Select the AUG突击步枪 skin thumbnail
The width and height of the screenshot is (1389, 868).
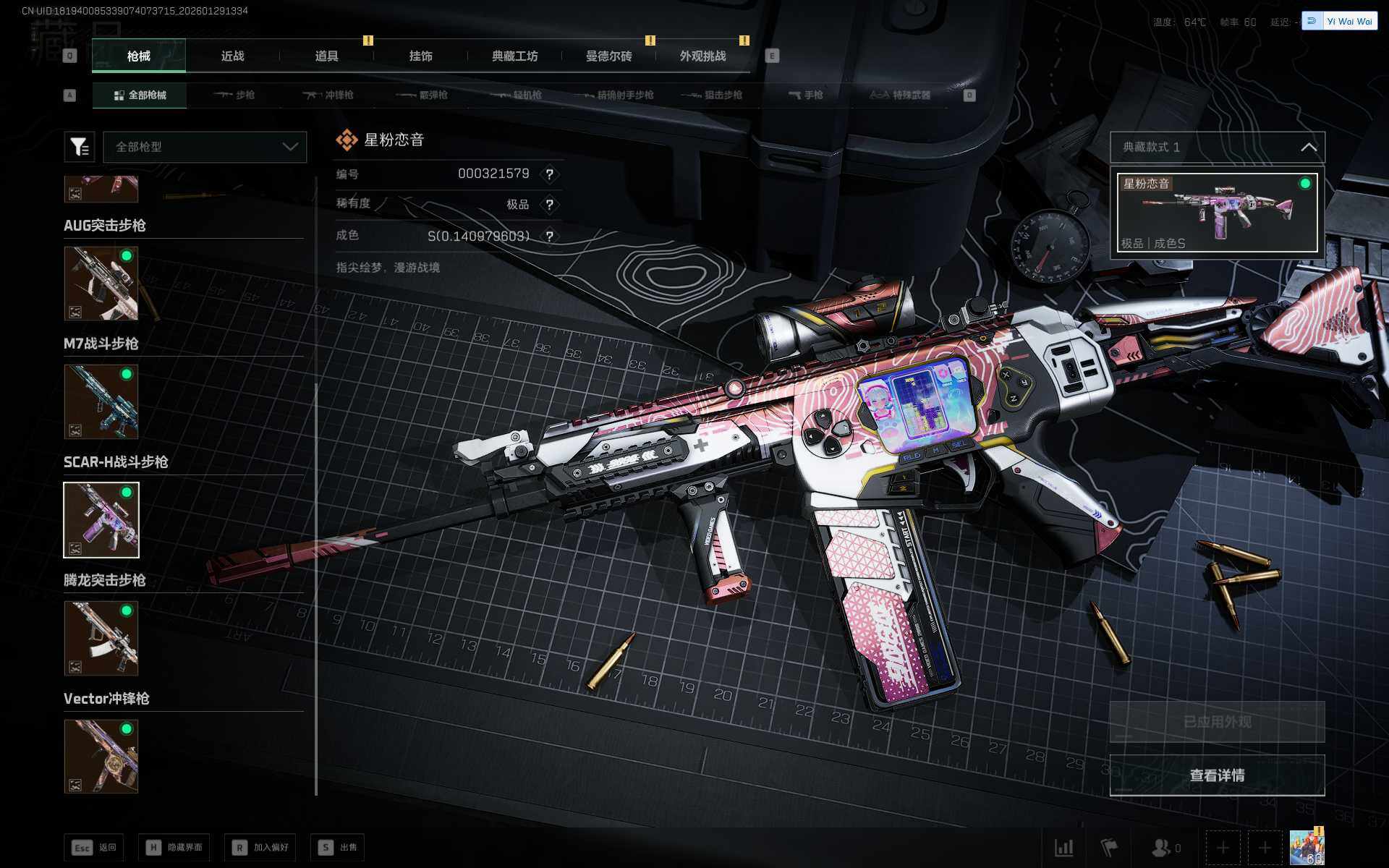click(101, 283)
